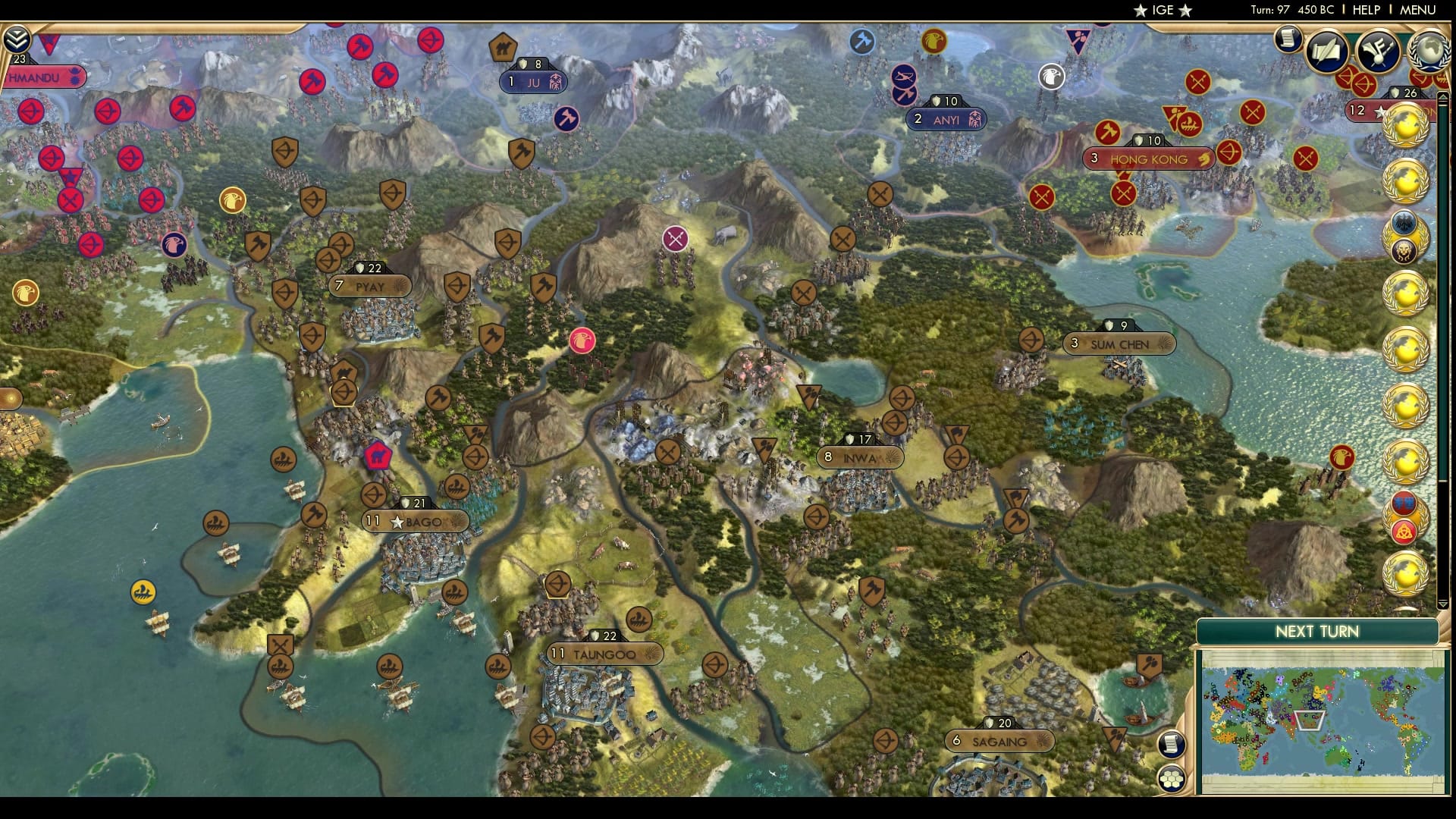Toggle the hex grid with the hexagon icon
The image size is (1456, 819).
(x=1172, y=780)
